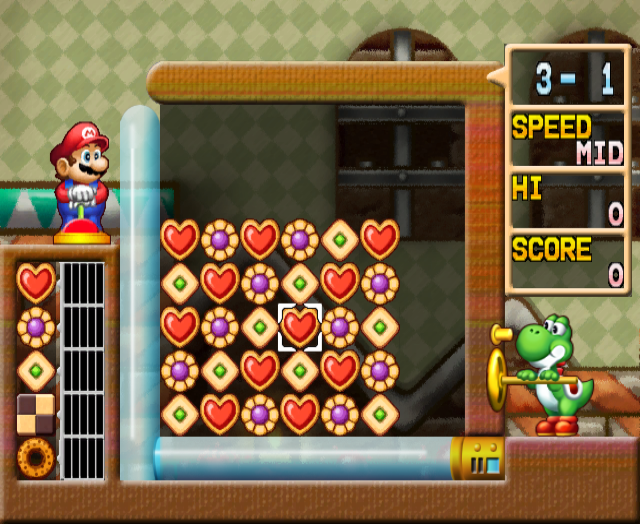Image resolution: width=640 pixels, height=524 pixels.
Task: Choose the board's top-right corner heart cookie
Action: [380, 240]
